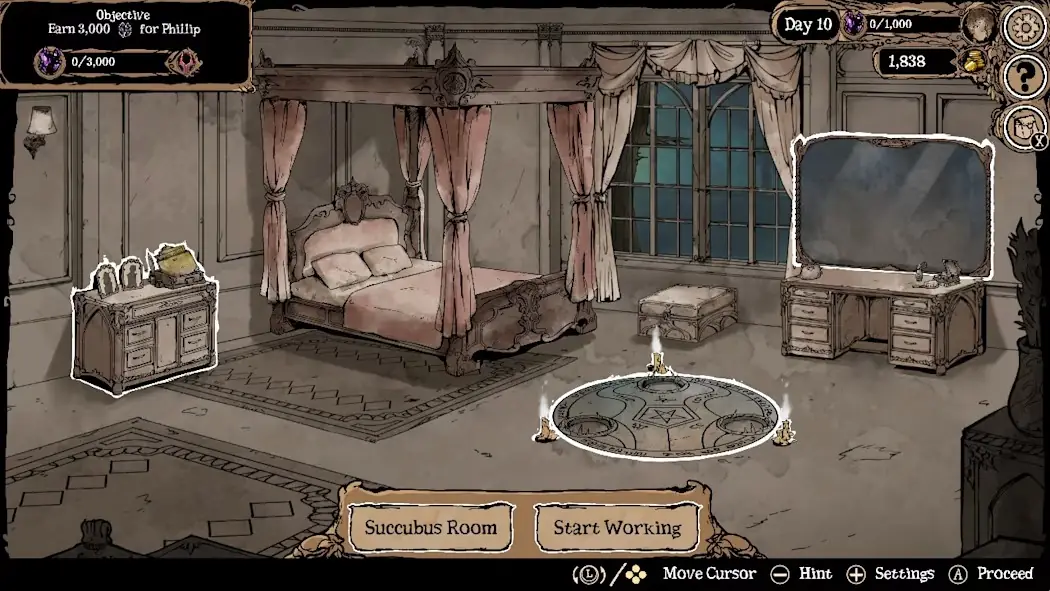This screenshot has height=591, width=1050.
Task: View the Phillip objective tracker panel
Action: tap(125, 42)
